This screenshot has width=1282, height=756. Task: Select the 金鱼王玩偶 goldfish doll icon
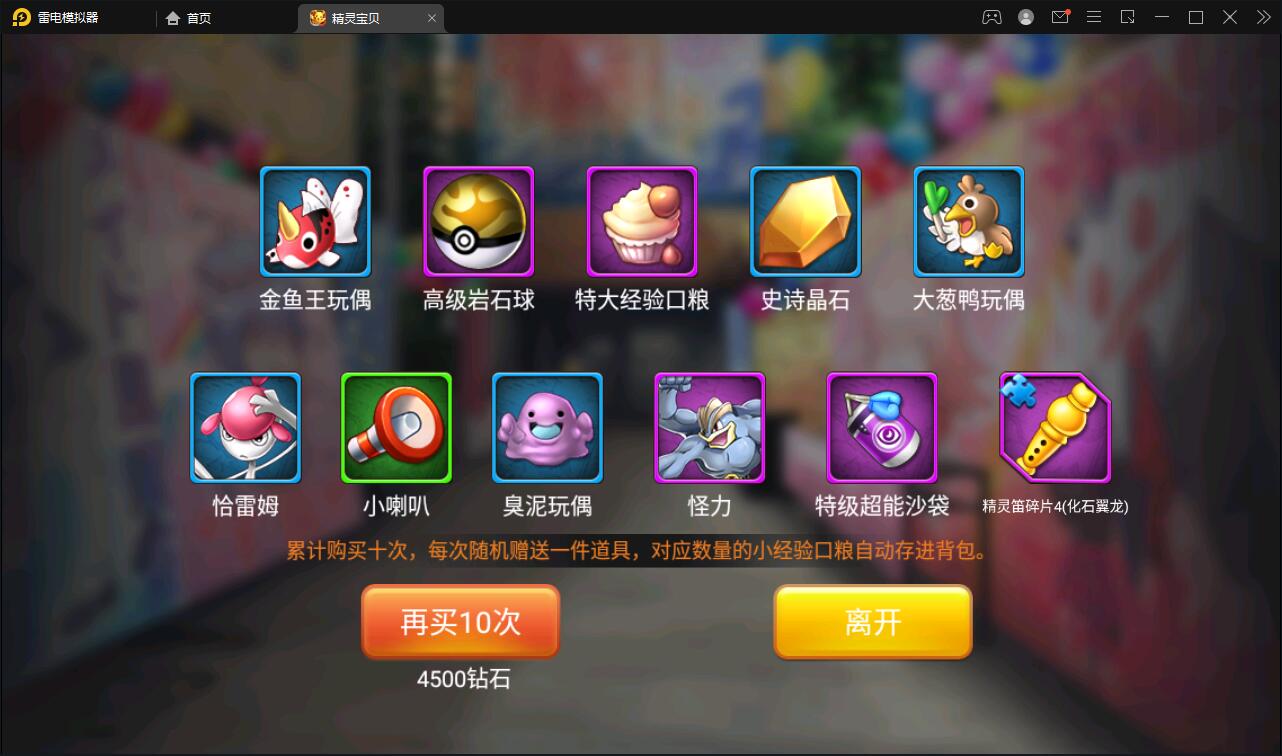(315, 221)
